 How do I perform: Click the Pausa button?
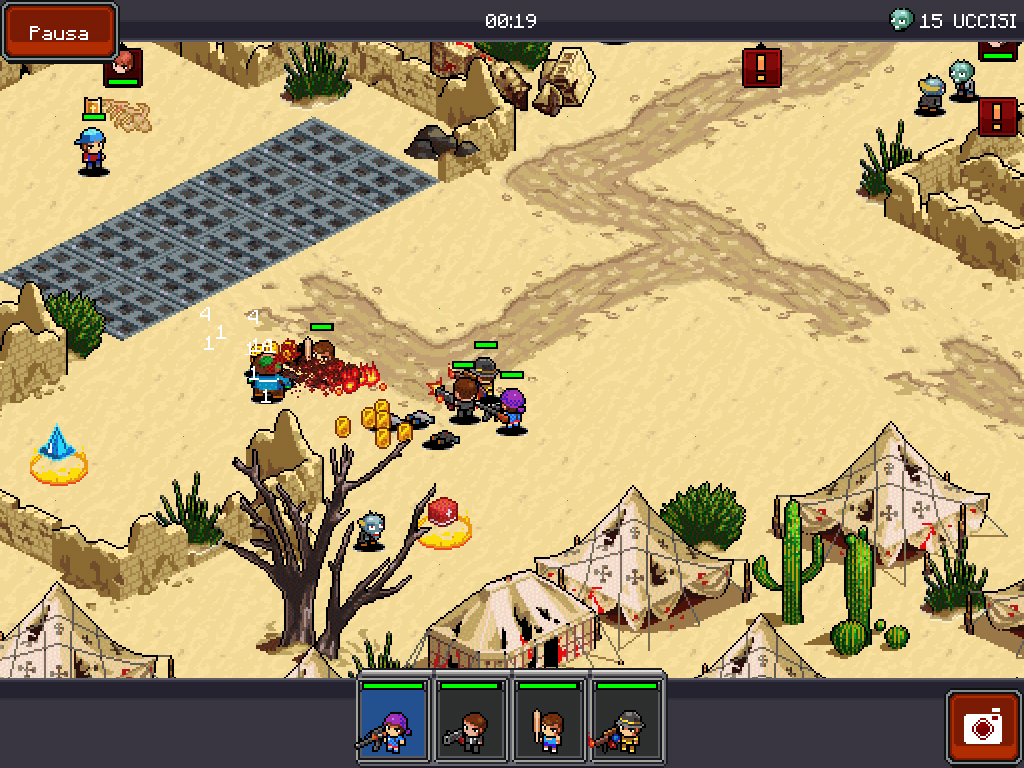click(x=59, y=32)
